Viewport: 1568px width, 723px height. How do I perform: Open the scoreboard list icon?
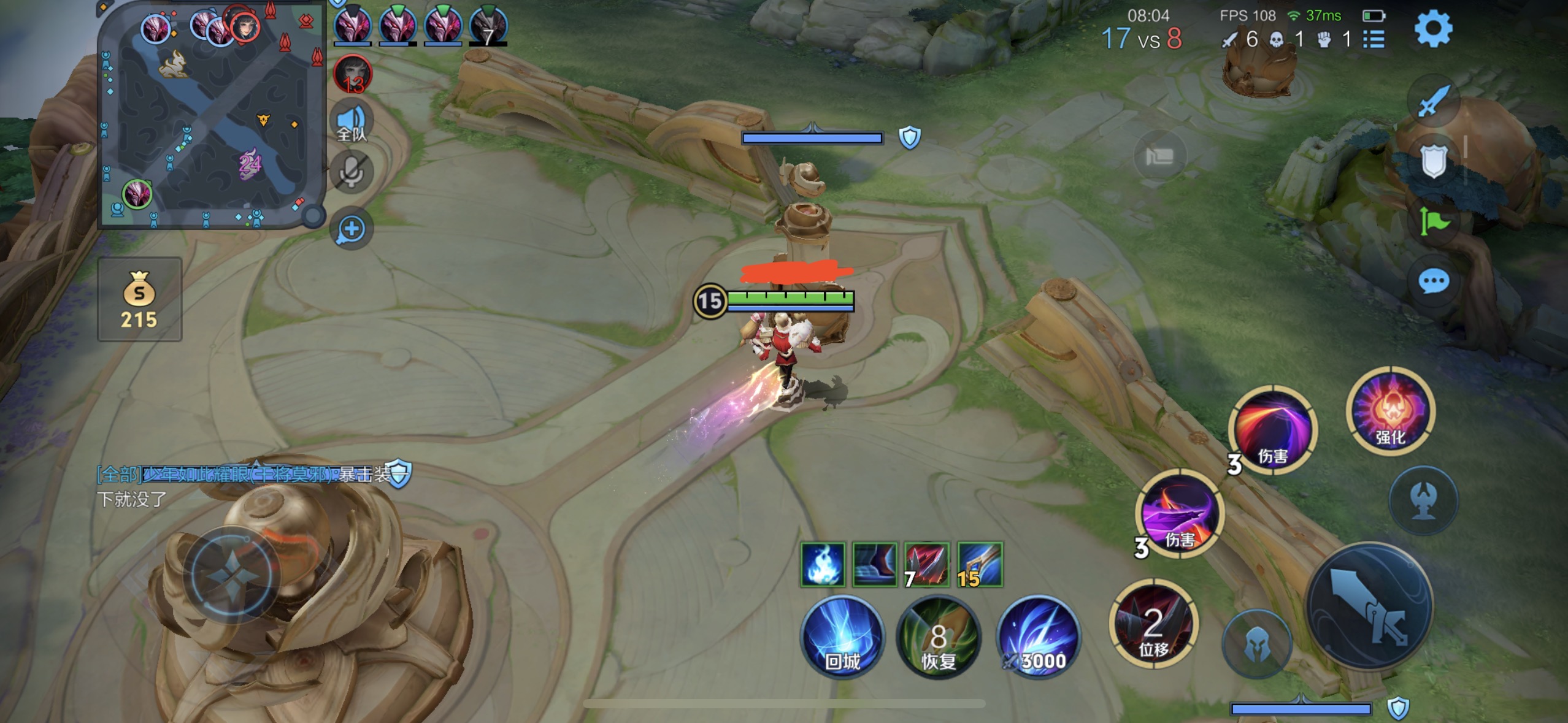(1374, 39)
